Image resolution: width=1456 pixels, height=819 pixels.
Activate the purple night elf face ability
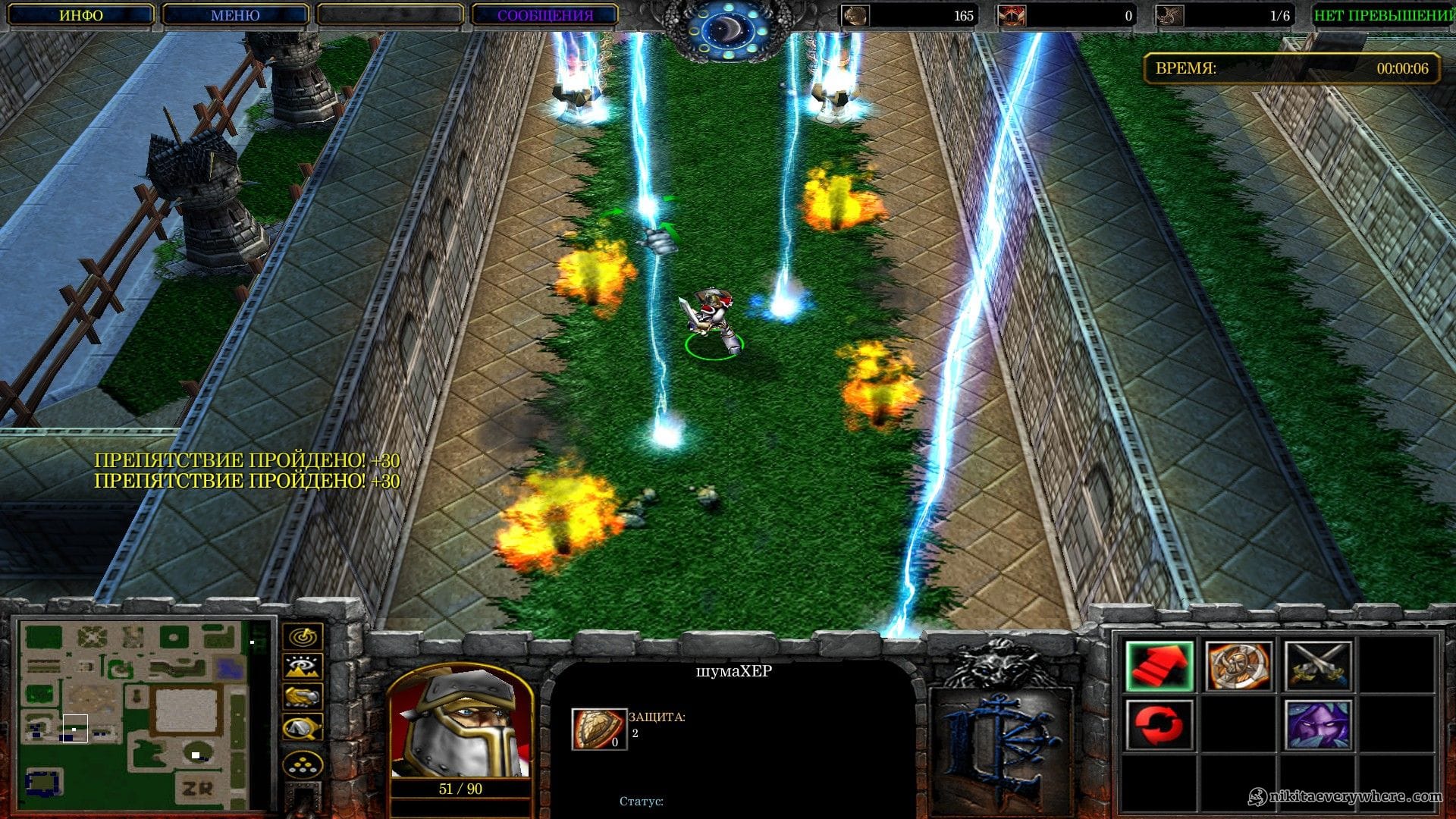click(x=1318, y=725)
